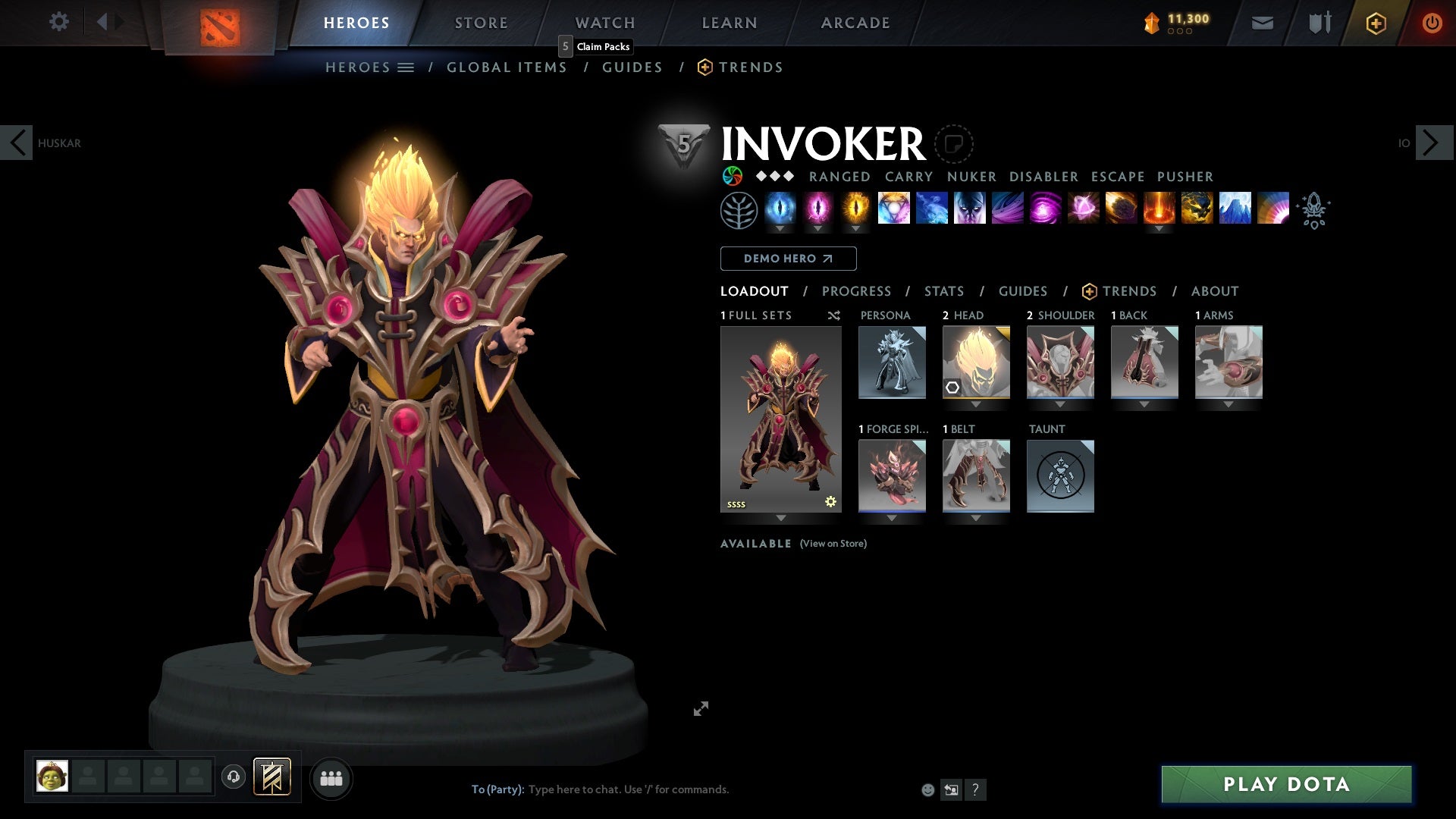Open the emoticon picker in chat
The width and height of the screenshot is (1456, 819).
[x=928, y=789]
